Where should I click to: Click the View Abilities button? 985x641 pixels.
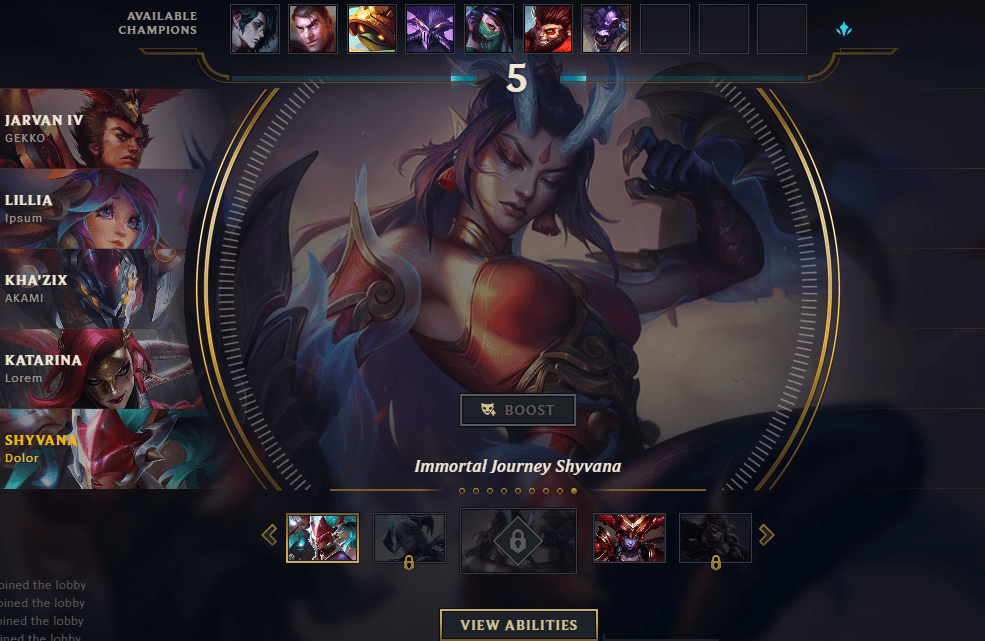click(518, 625)
